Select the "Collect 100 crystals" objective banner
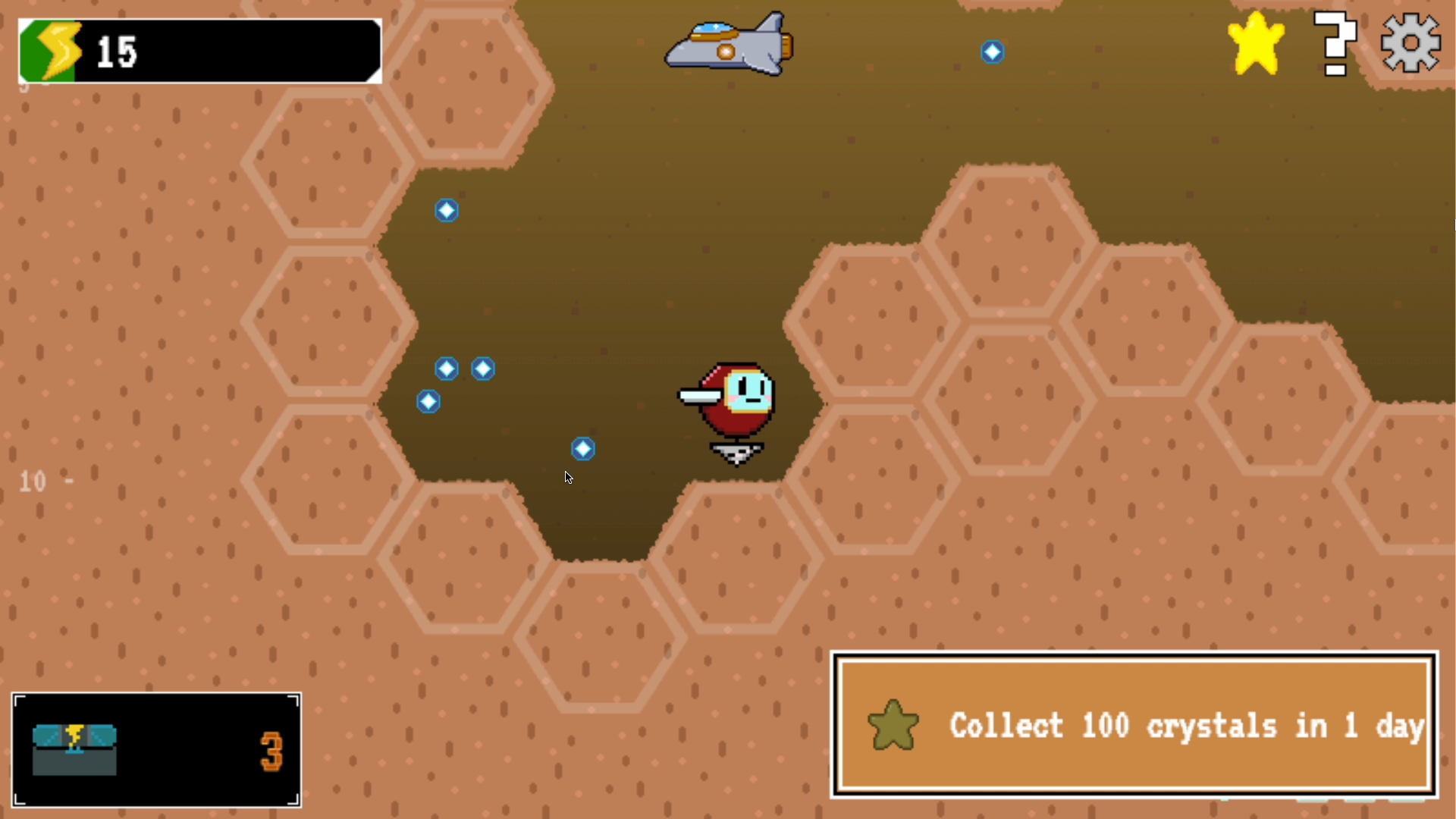Screen dimensions: 1456x819 [x=1134, y=724]
